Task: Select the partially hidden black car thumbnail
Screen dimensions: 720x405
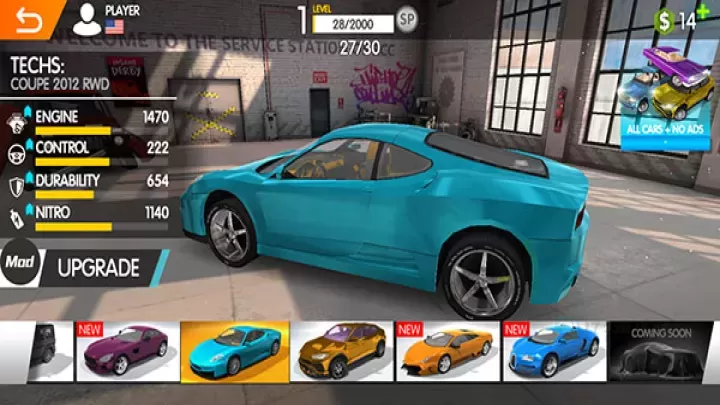Action: [52, 351]
